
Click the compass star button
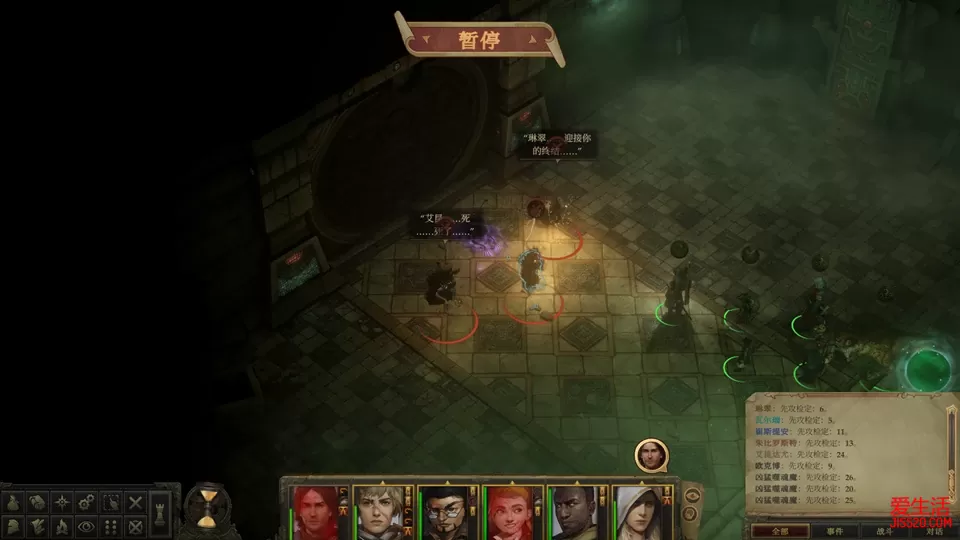pos(62,502)
